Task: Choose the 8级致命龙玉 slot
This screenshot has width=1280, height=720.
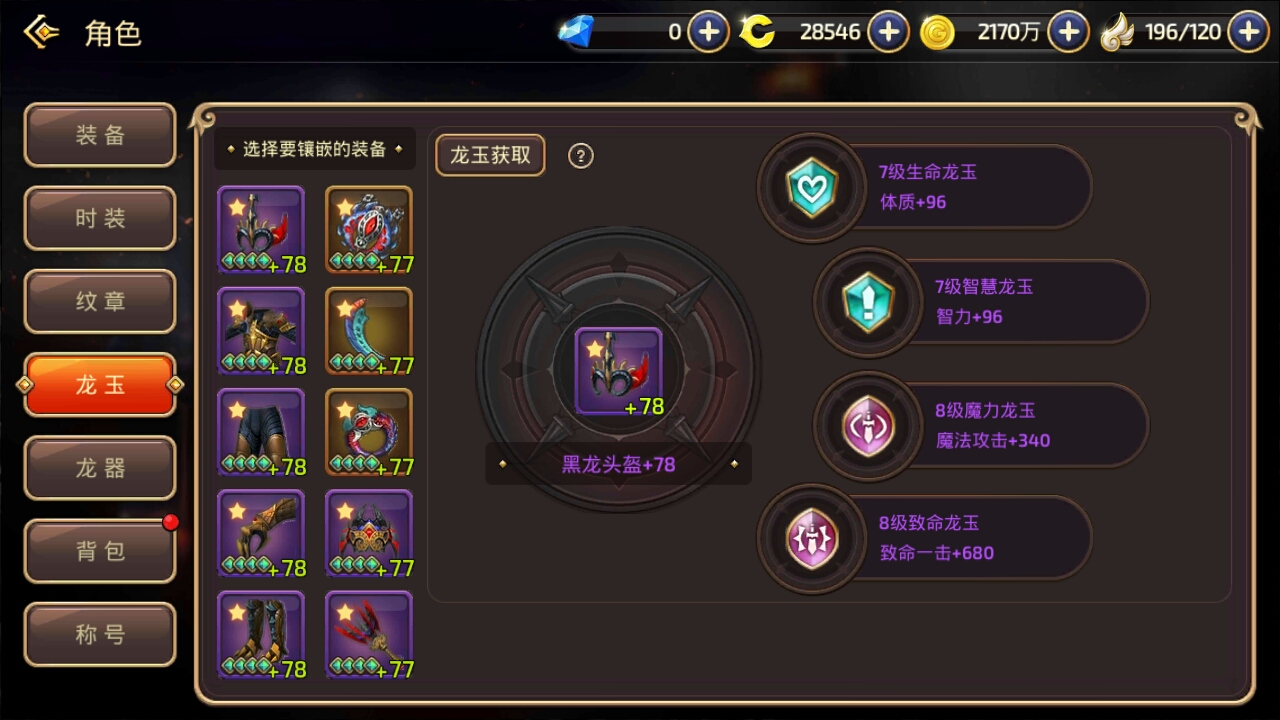Action: pyautogui.click(x=811, y=538)
